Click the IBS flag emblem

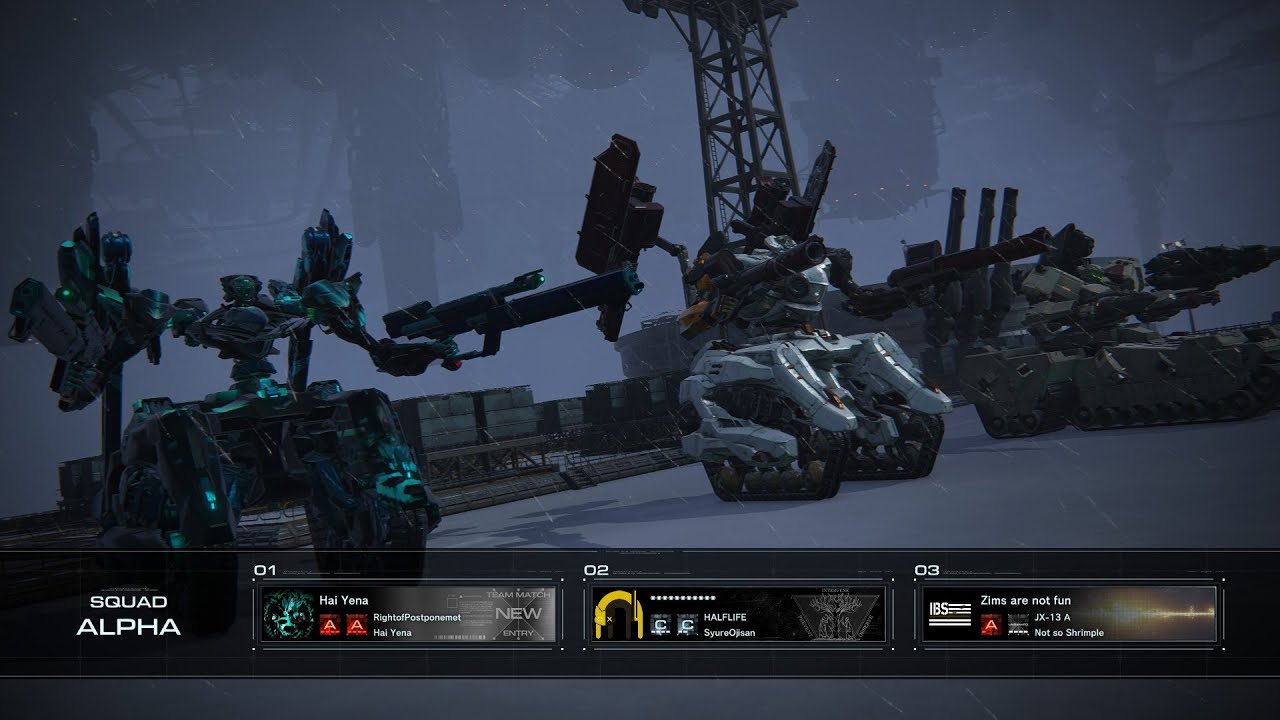948,614
